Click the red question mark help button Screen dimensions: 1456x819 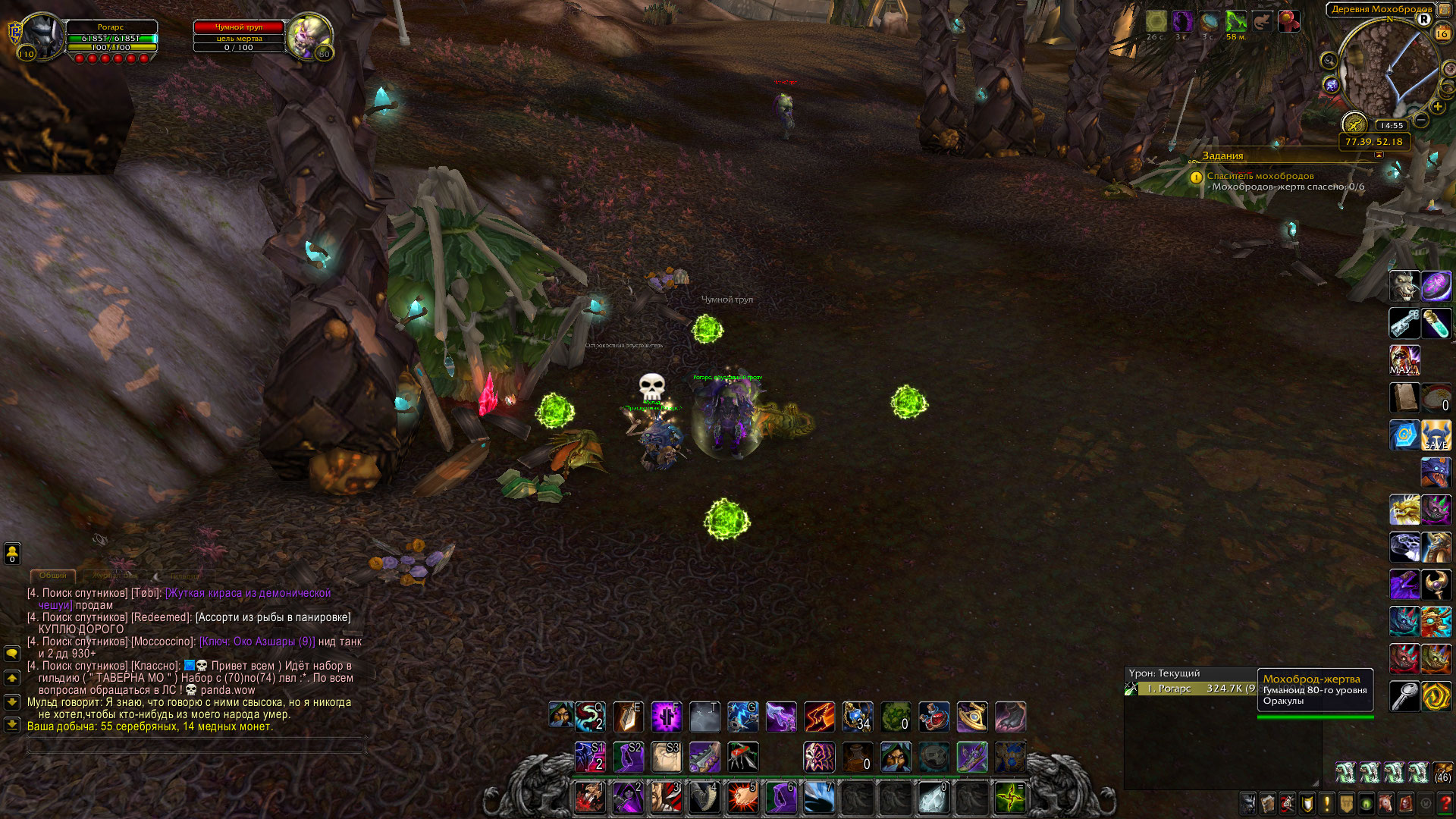[x=1445, y=802]
